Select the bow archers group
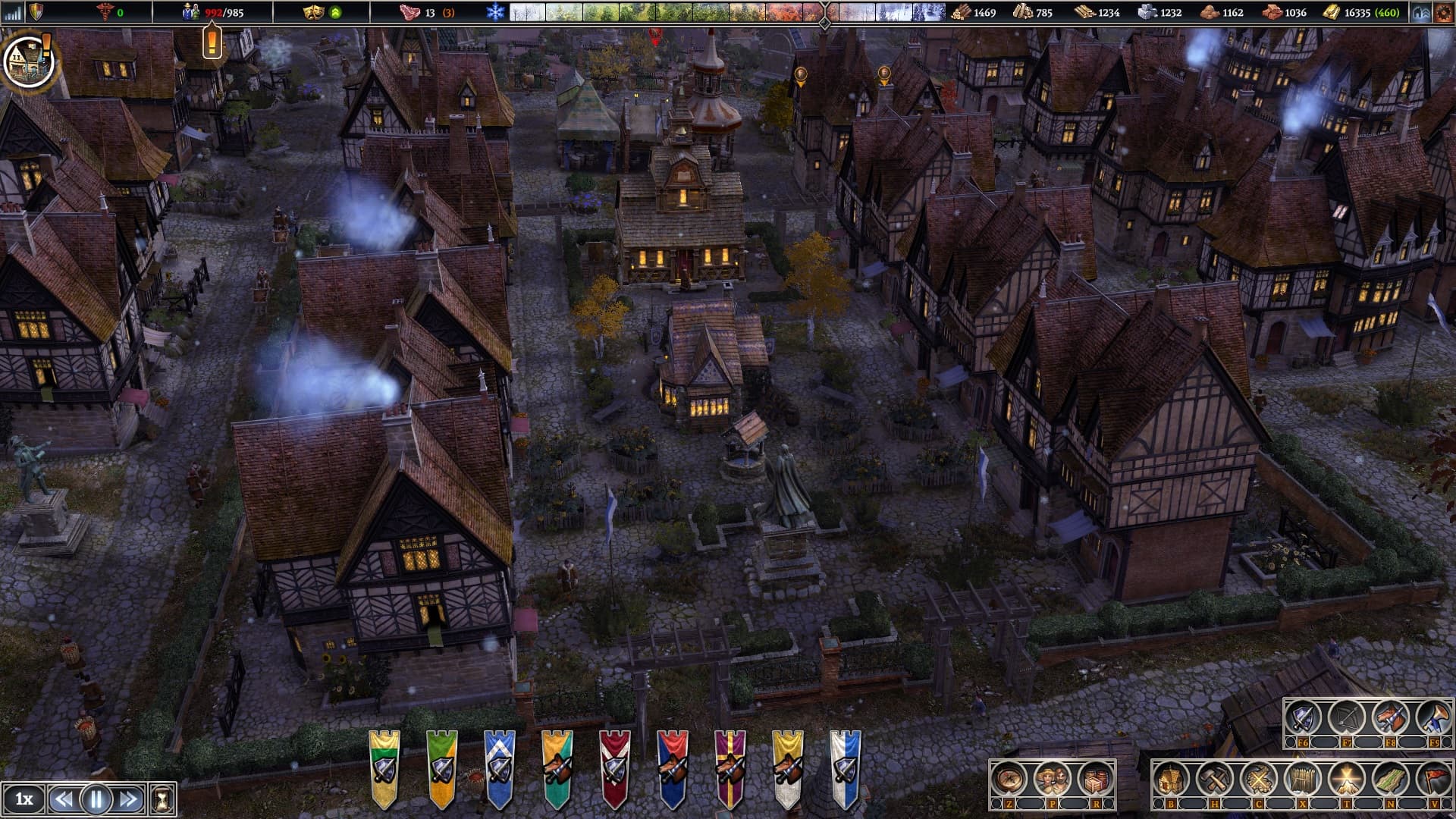Screen dimensions: 1456x819 click(1346, 717)
